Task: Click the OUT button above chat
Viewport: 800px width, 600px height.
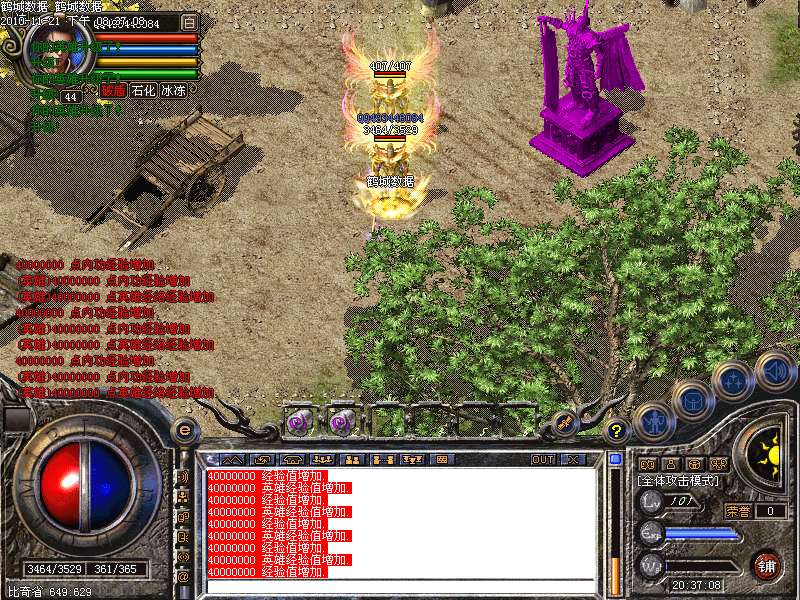Action: click(x=543, y=460)
